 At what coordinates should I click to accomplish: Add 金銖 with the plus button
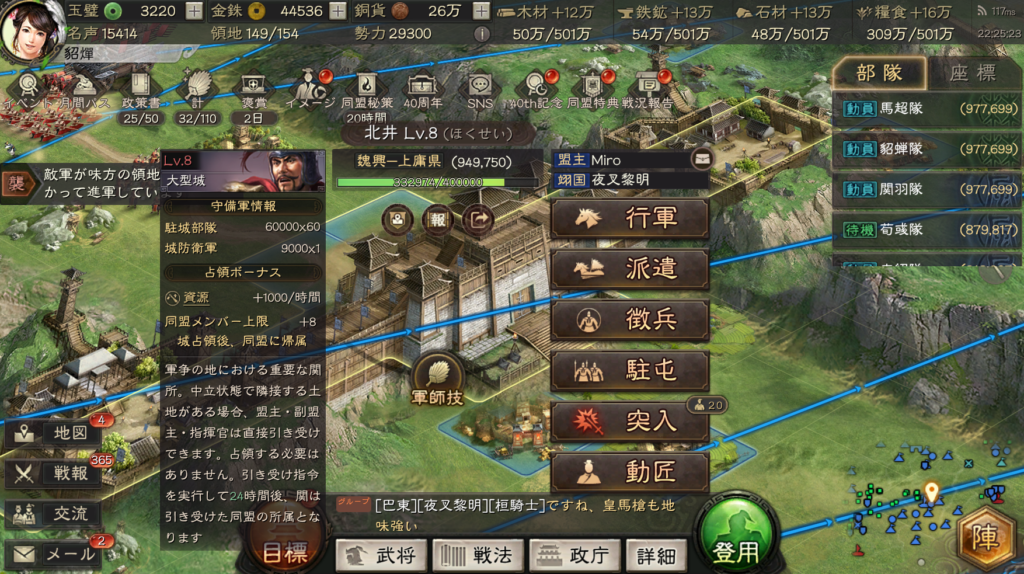341,12
